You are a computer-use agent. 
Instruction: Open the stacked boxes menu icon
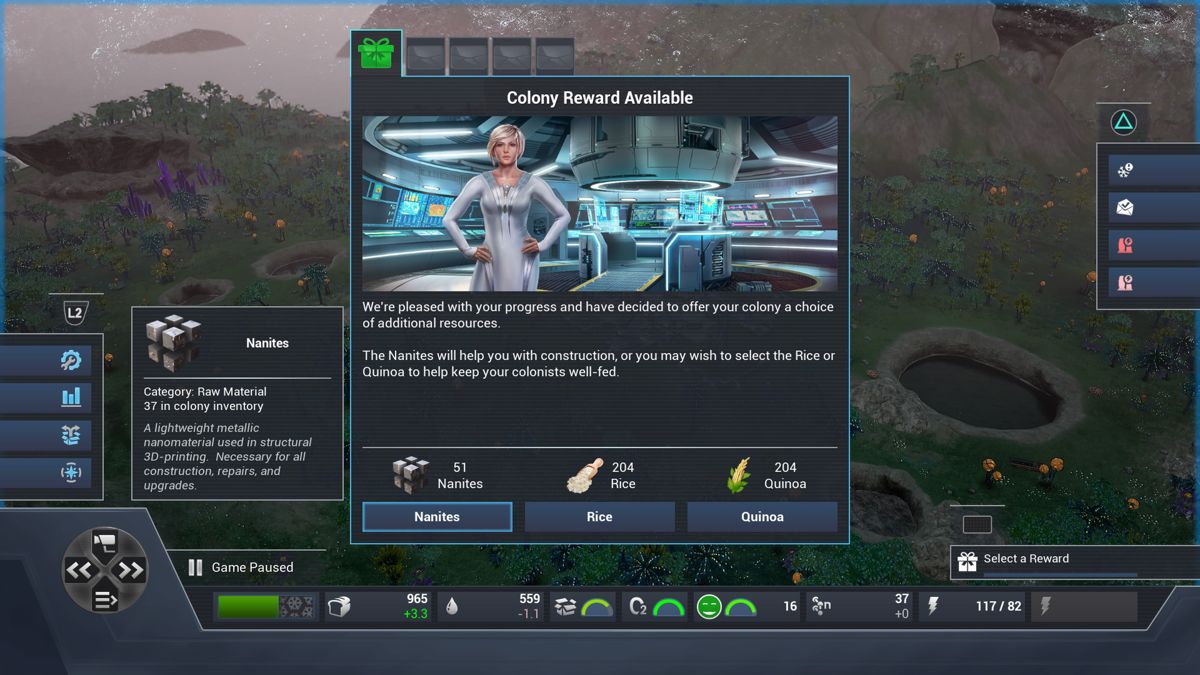pos(70,435)
